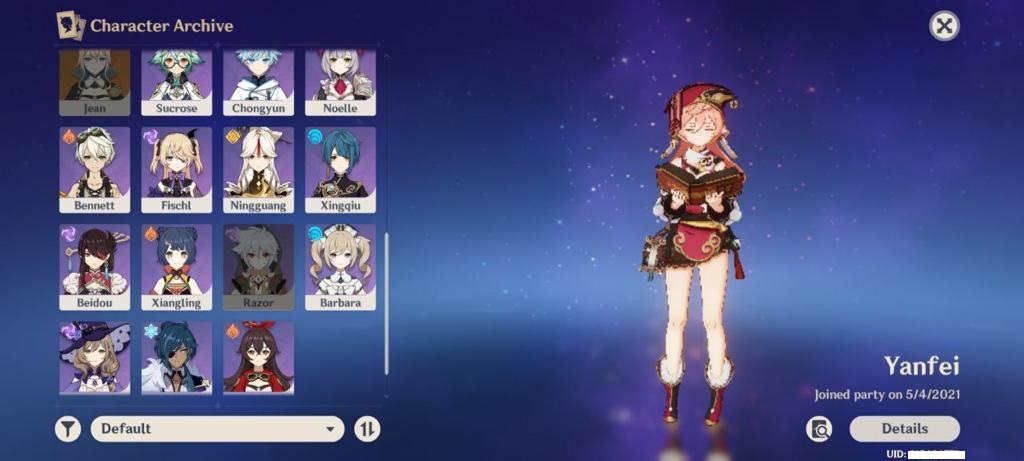
Task: Select the greyed-out Jean card
Action: coord(95,82)
